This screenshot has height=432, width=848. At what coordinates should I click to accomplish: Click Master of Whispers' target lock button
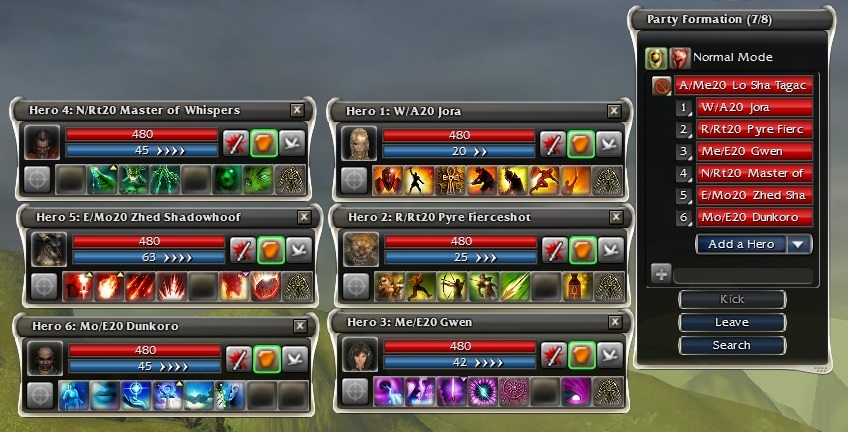(x=37, y=179)
